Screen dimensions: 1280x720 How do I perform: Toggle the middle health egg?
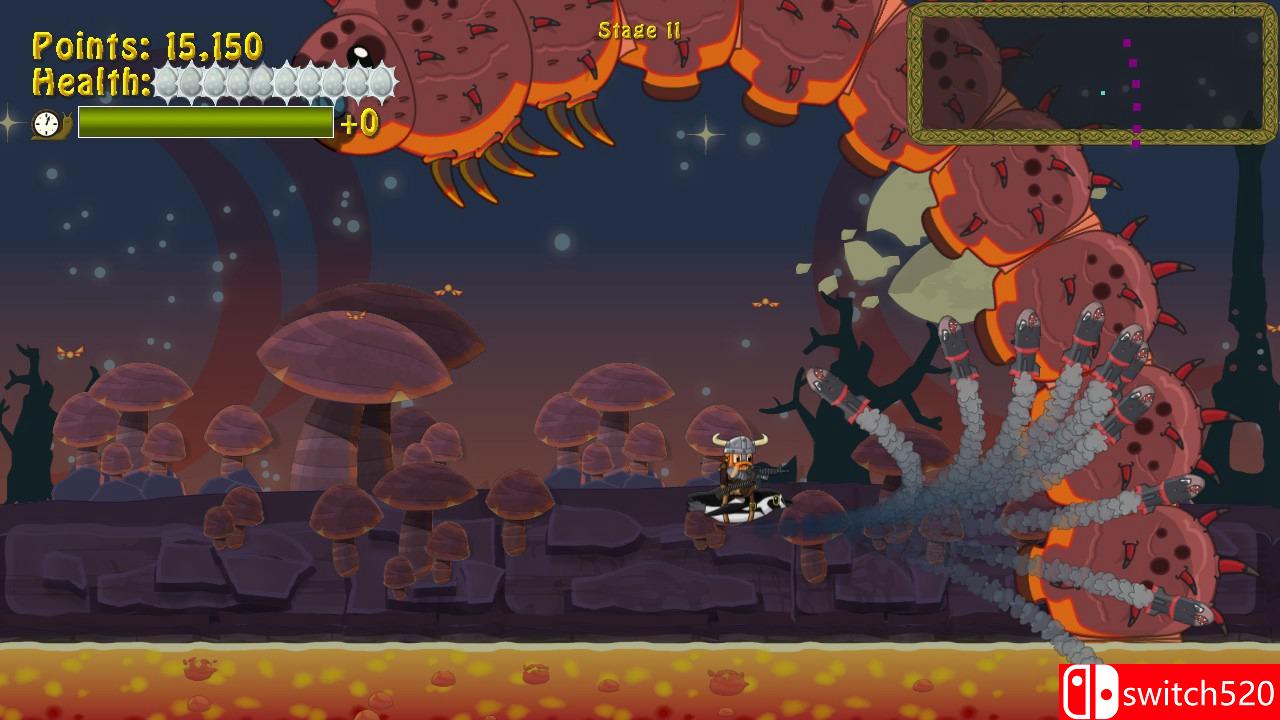tap(275, 77)
